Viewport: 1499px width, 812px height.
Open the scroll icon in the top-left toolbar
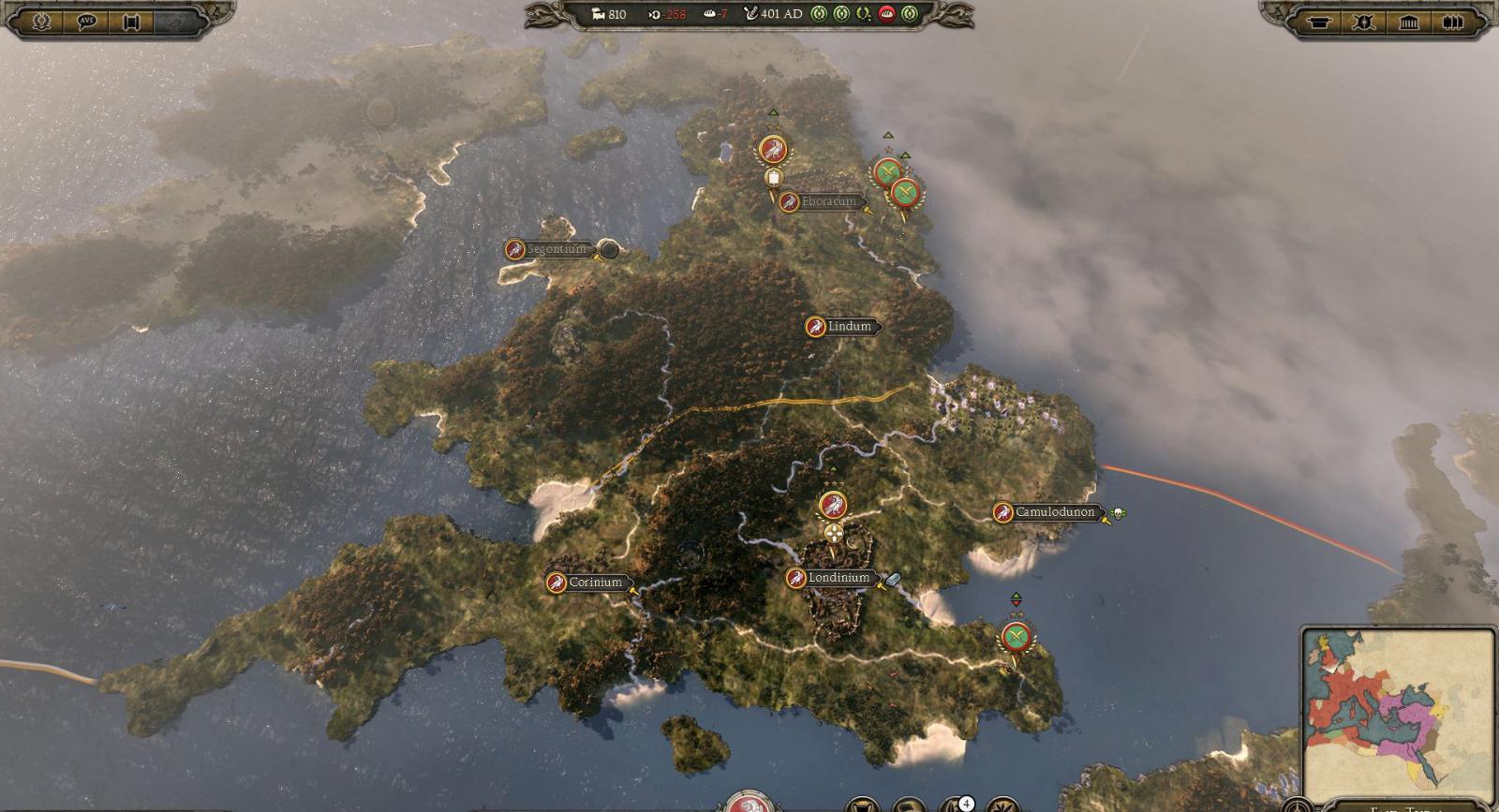pyautogui.click(x=131, y=22)
